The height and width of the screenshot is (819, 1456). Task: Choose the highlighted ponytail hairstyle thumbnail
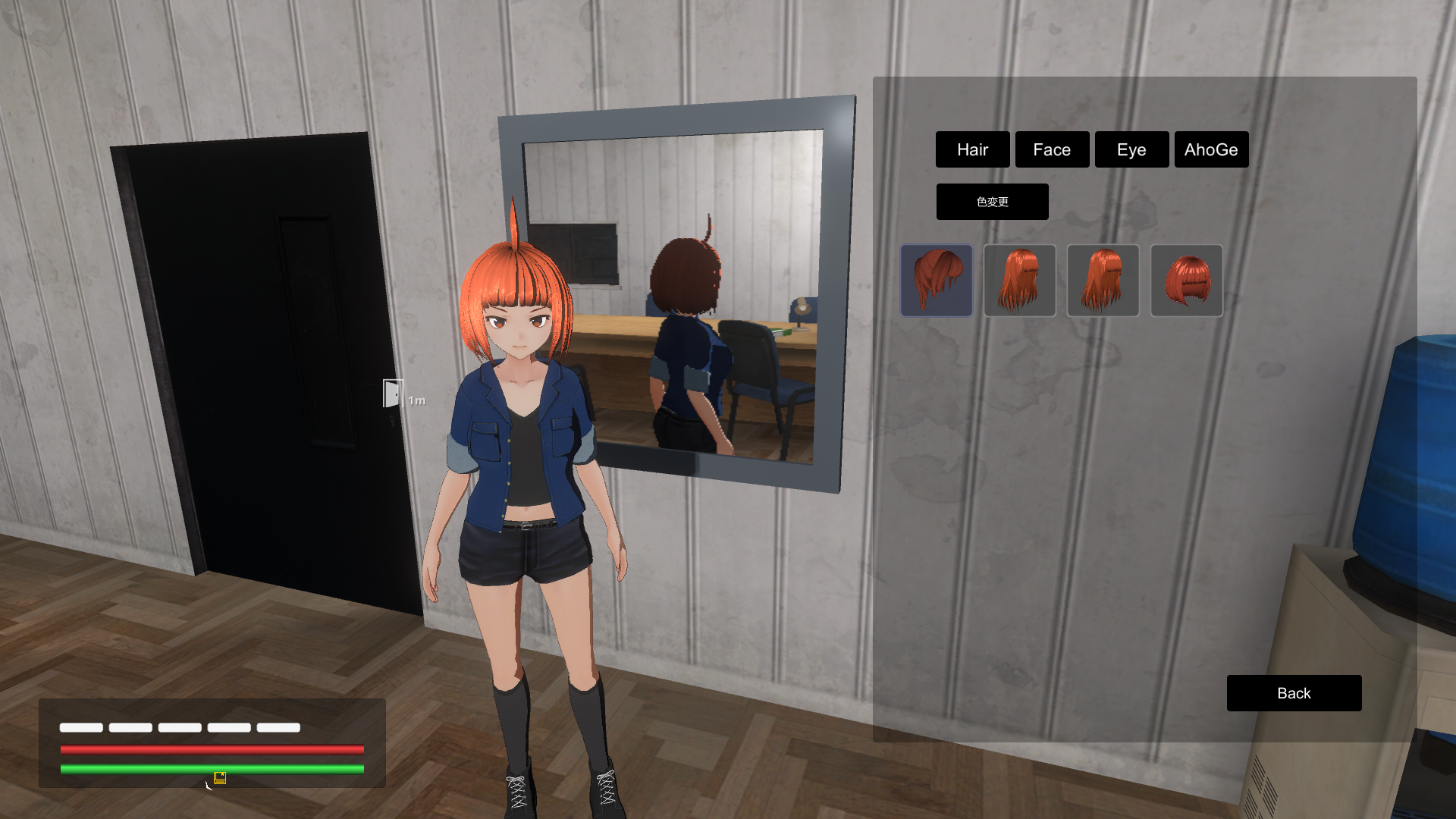(937, 281)
